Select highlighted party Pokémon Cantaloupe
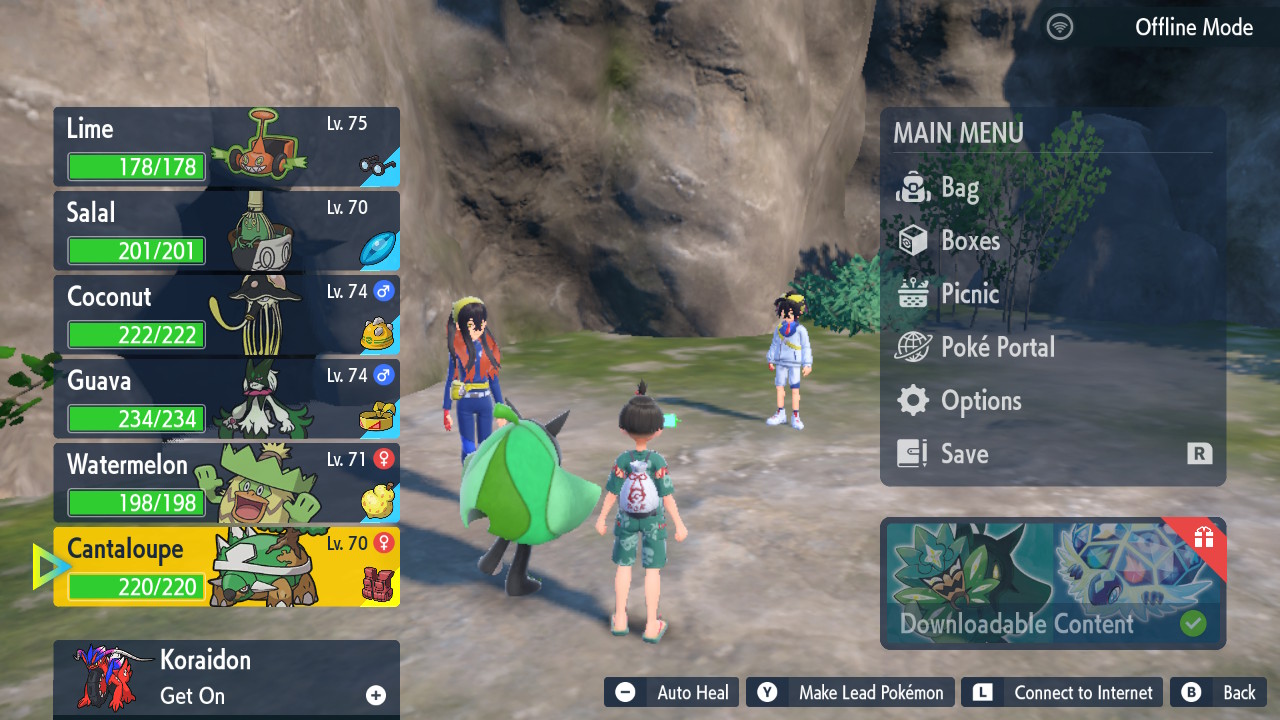 pyautogui.click(x=227, y=567)
